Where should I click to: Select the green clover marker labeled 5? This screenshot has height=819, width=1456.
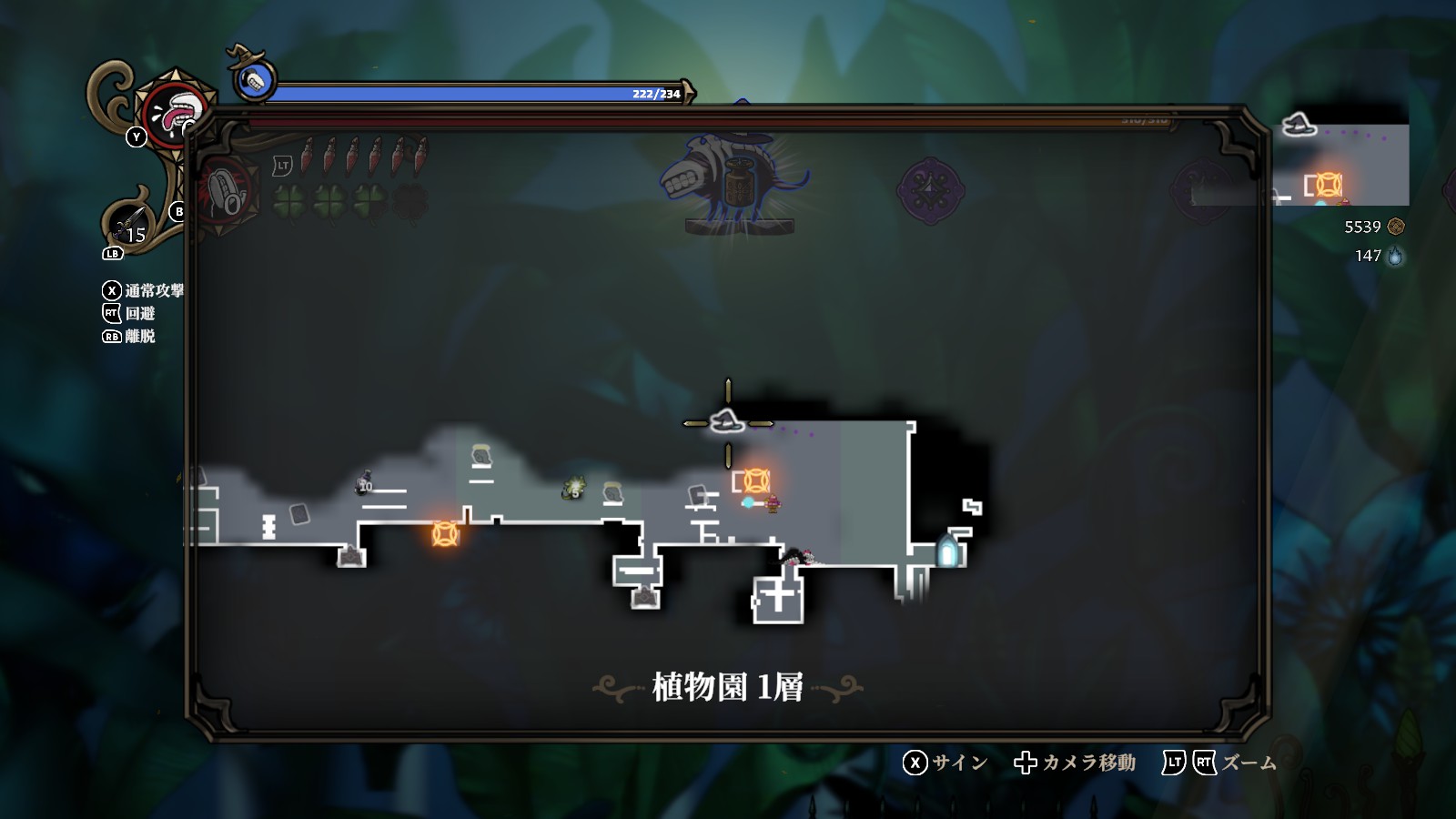(x=574, y=489)
